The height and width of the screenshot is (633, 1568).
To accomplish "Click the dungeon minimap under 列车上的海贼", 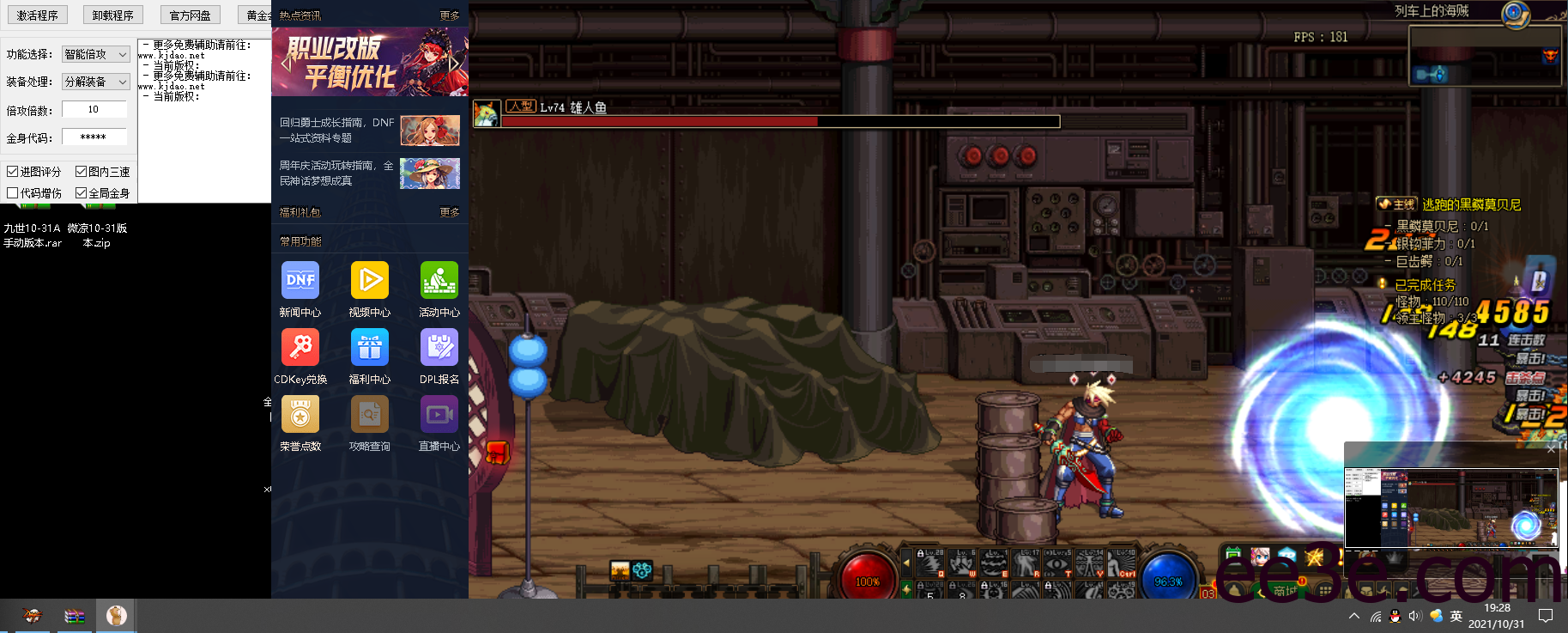I will coord(1485,56).
